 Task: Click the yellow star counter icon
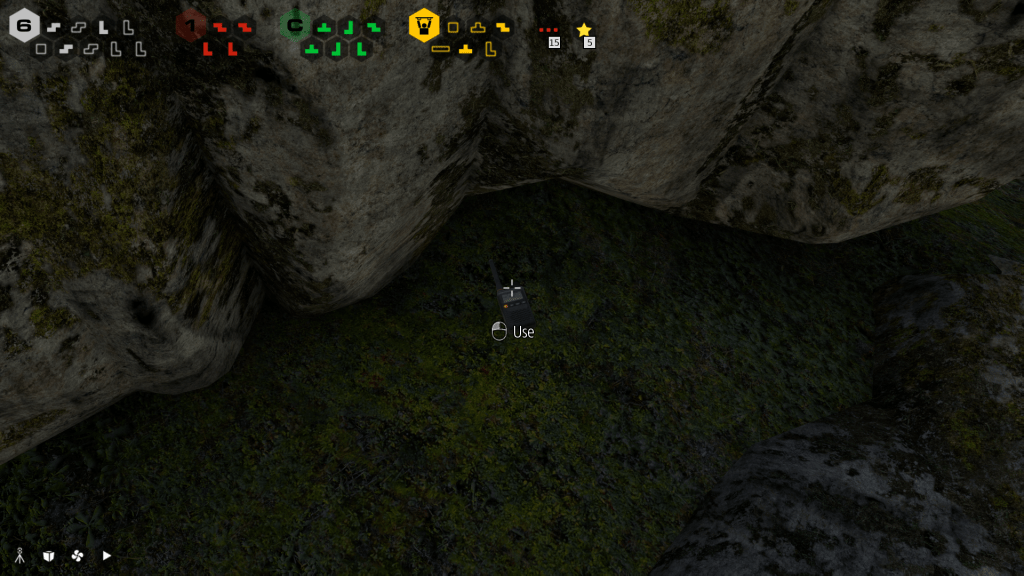(x=584, y=30)
